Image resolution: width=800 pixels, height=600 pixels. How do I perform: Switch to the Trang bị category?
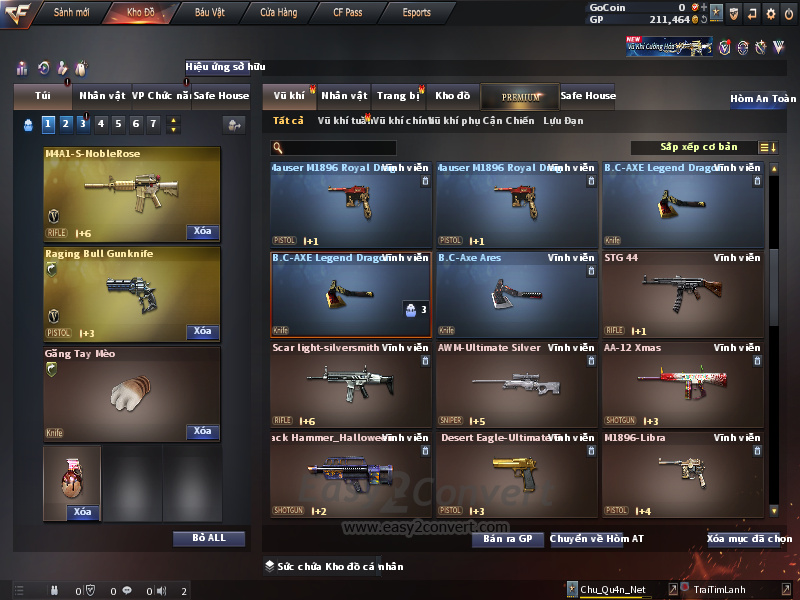(x=398, y=96)
